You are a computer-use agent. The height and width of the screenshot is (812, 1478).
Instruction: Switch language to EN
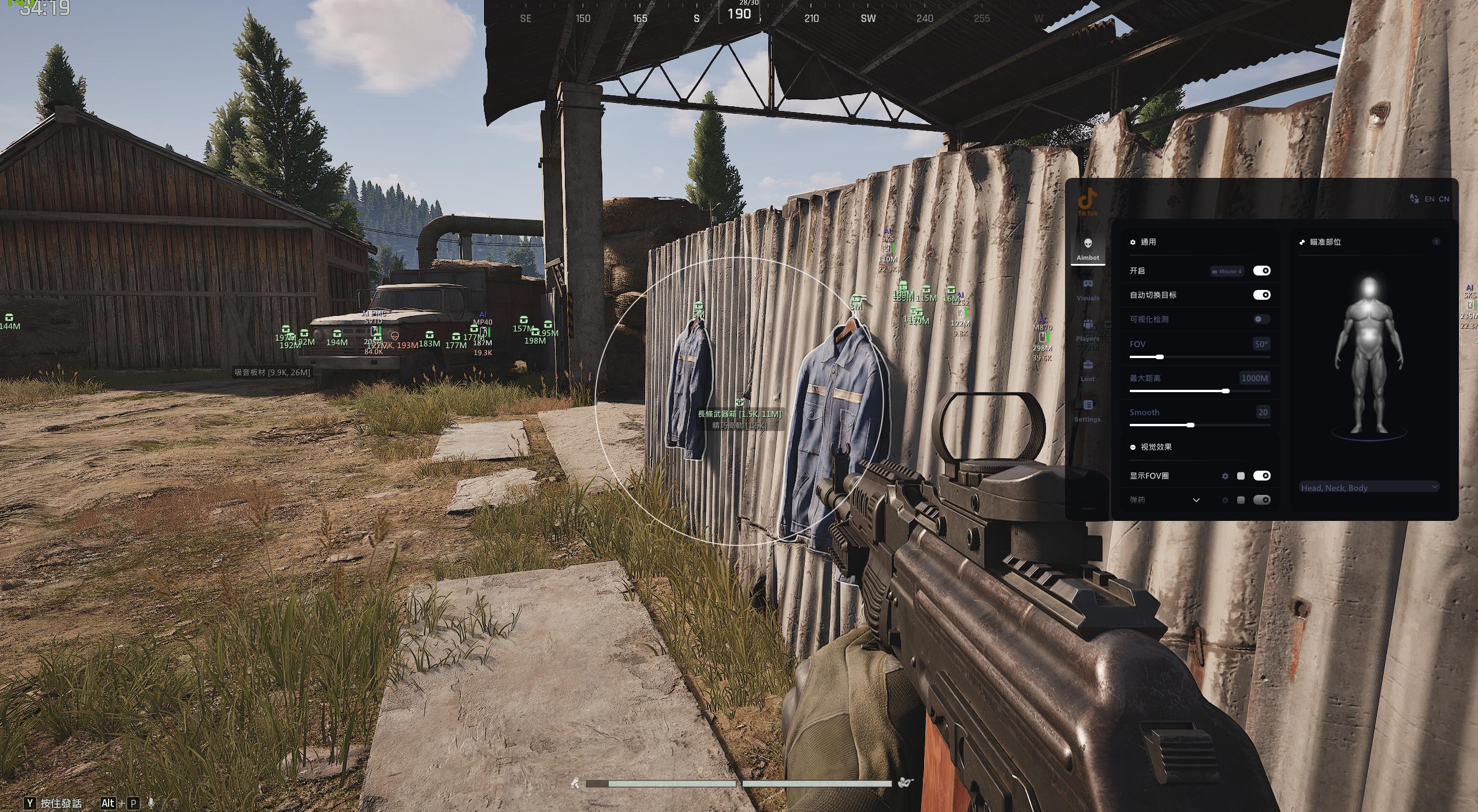pos(1429,199)
